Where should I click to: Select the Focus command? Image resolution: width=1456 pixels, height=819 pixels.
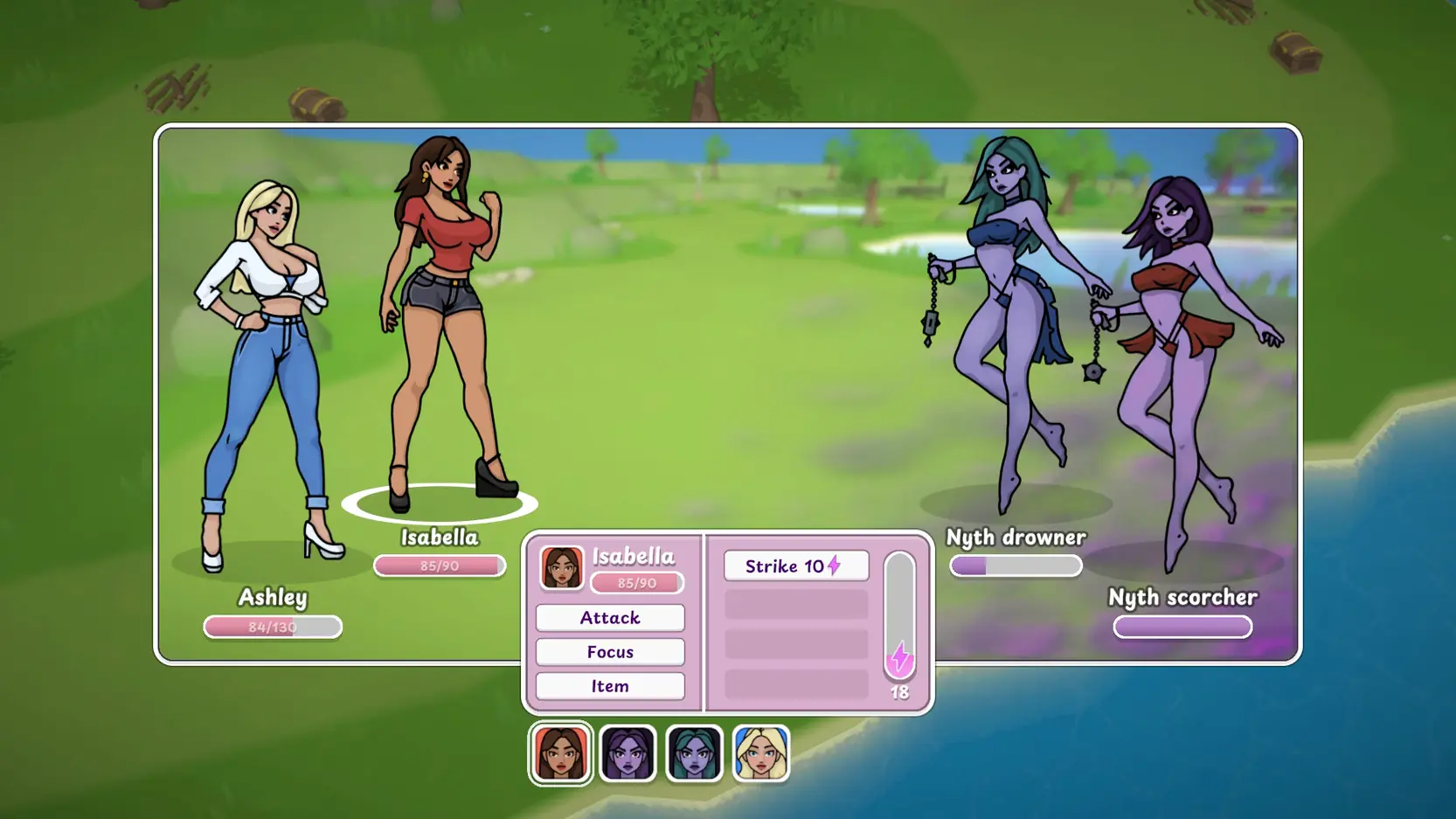610,652
